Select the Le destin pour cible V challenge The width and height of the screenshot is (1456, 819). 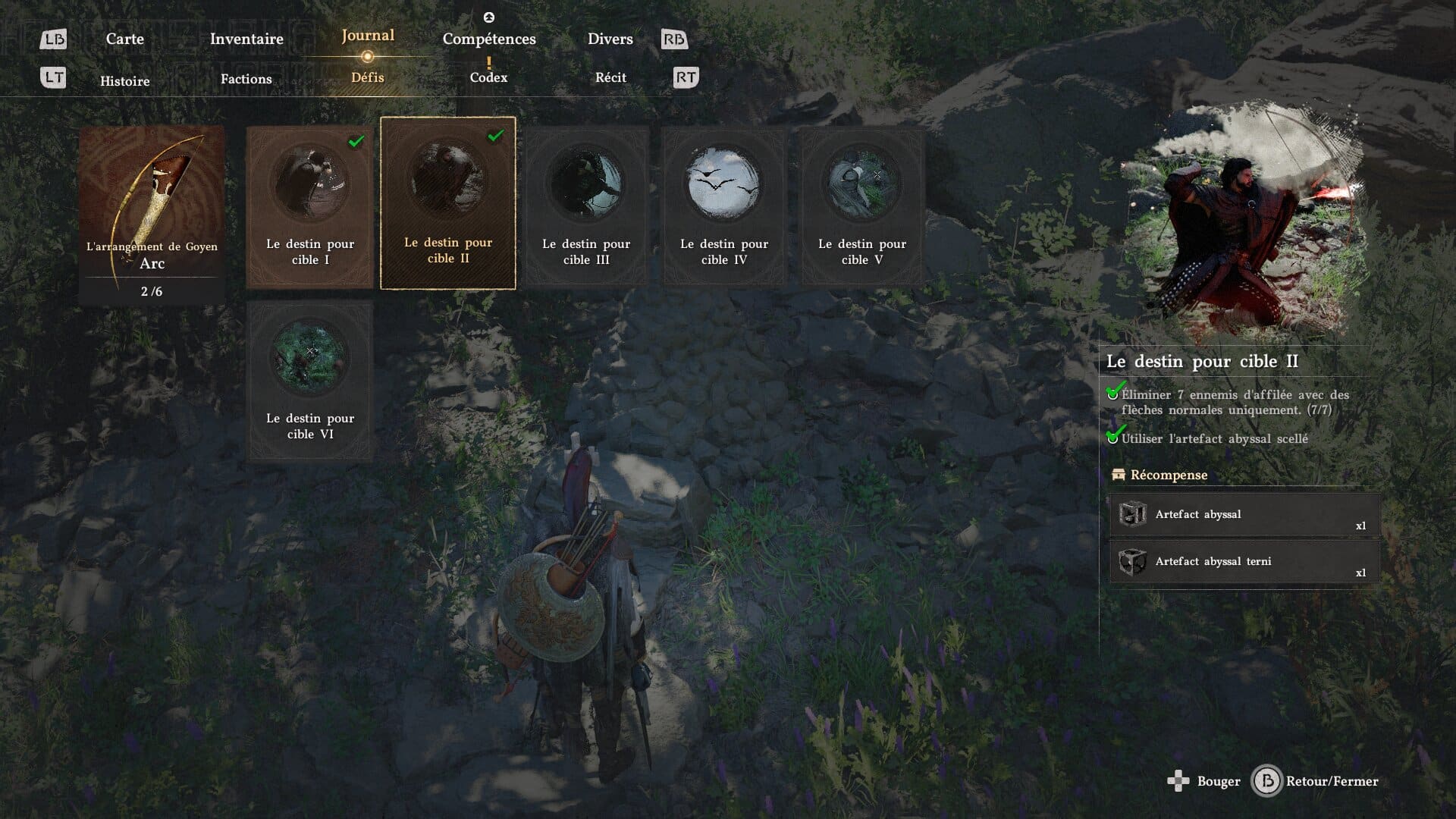click(x=862, y=207)
